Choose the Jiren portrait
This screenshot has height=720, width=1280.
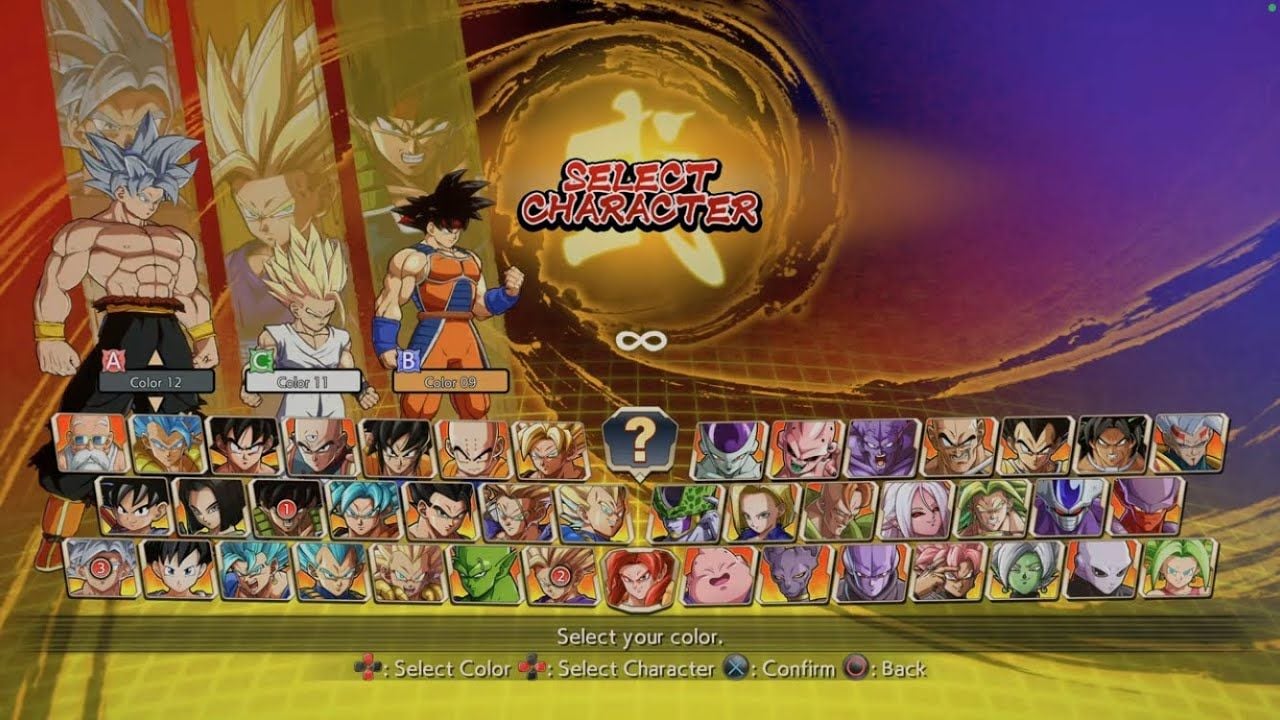click(1102, 569)
